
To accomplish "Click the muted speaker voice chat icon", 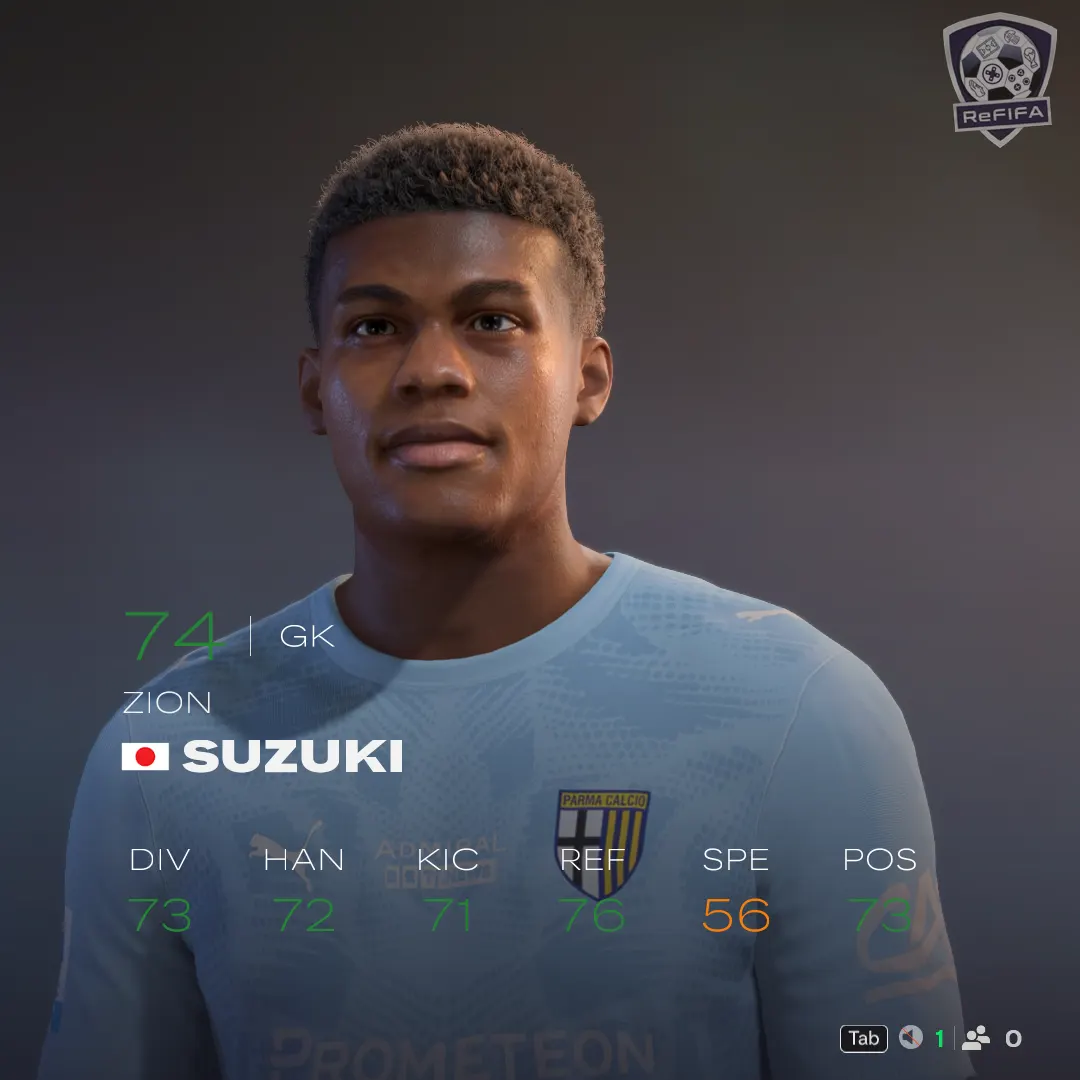I will [x=910, y=1038].
